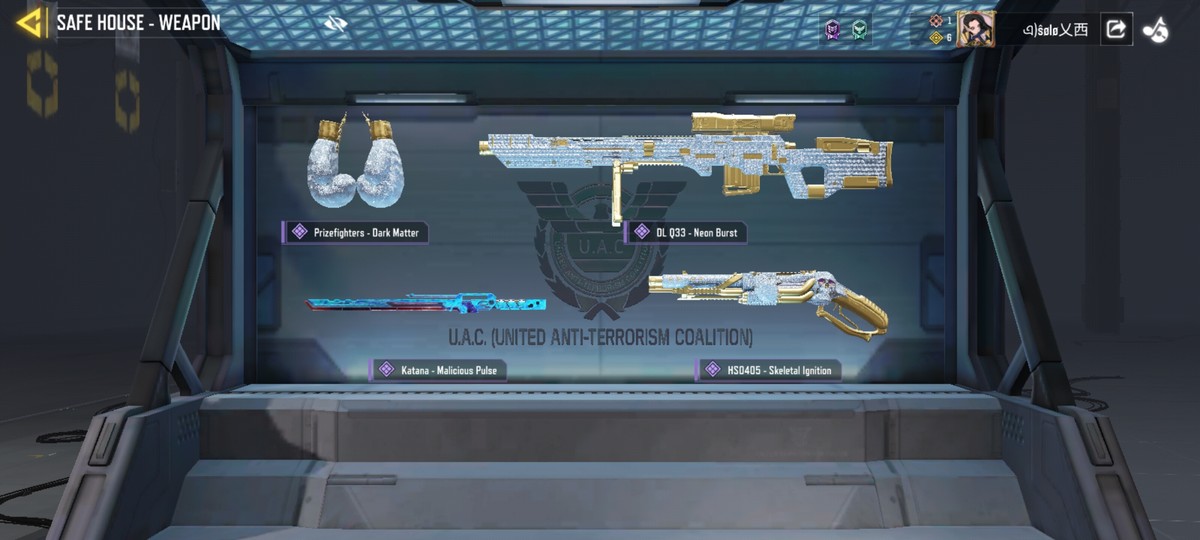Screen dimensions: 1200x540
Task: Go back using the yellow arrow
Action: [30, 22]
